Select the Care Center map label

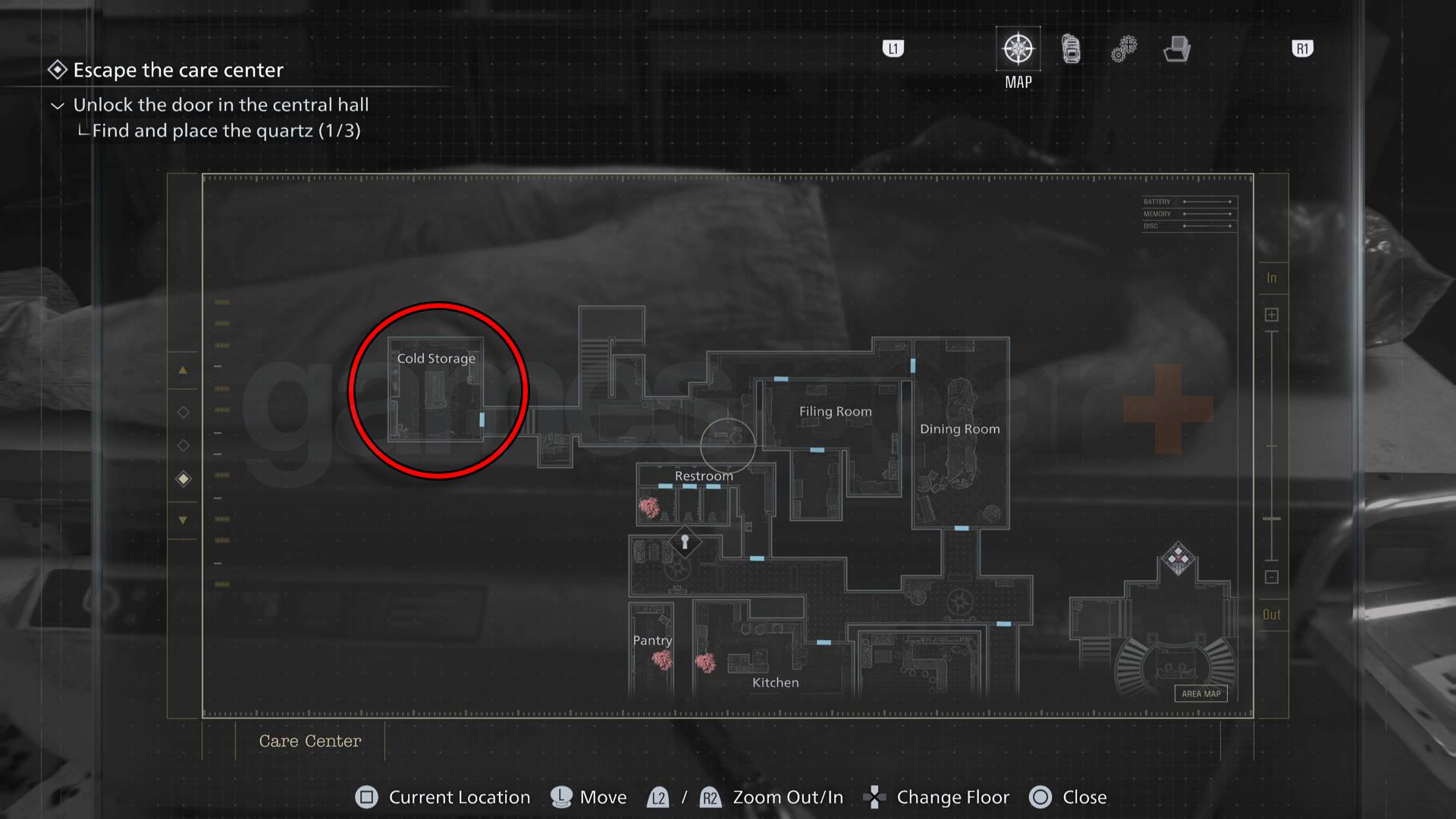pyautogui.click(x=309, y=741)
